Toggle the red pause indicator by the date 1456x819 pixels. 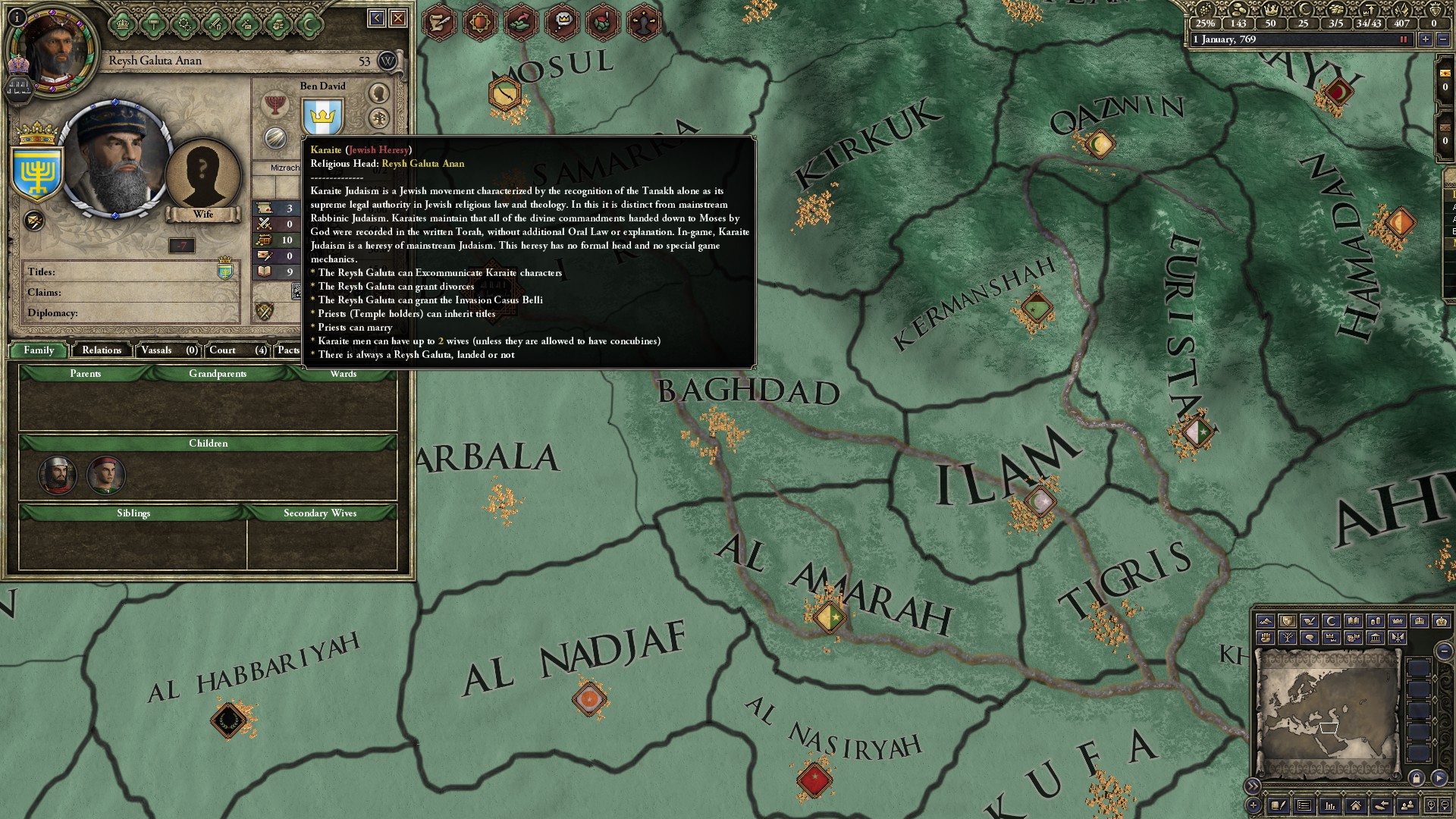1403,39
